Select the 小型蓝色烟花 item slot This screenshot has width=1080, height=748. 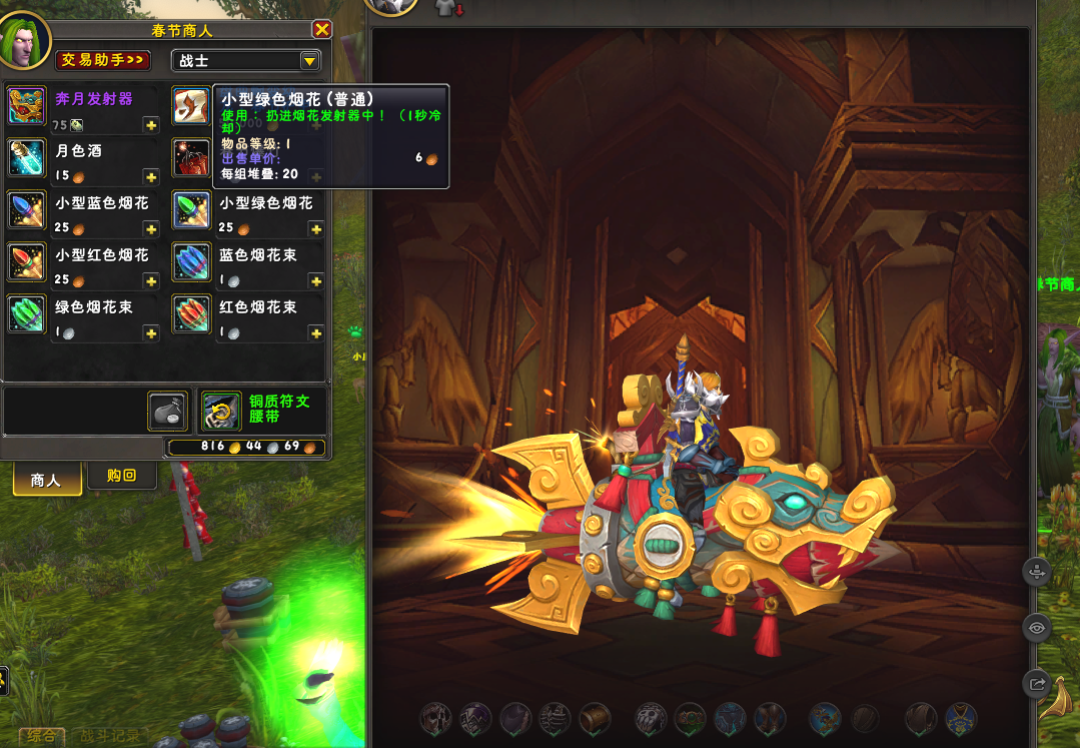coord(27,210)
